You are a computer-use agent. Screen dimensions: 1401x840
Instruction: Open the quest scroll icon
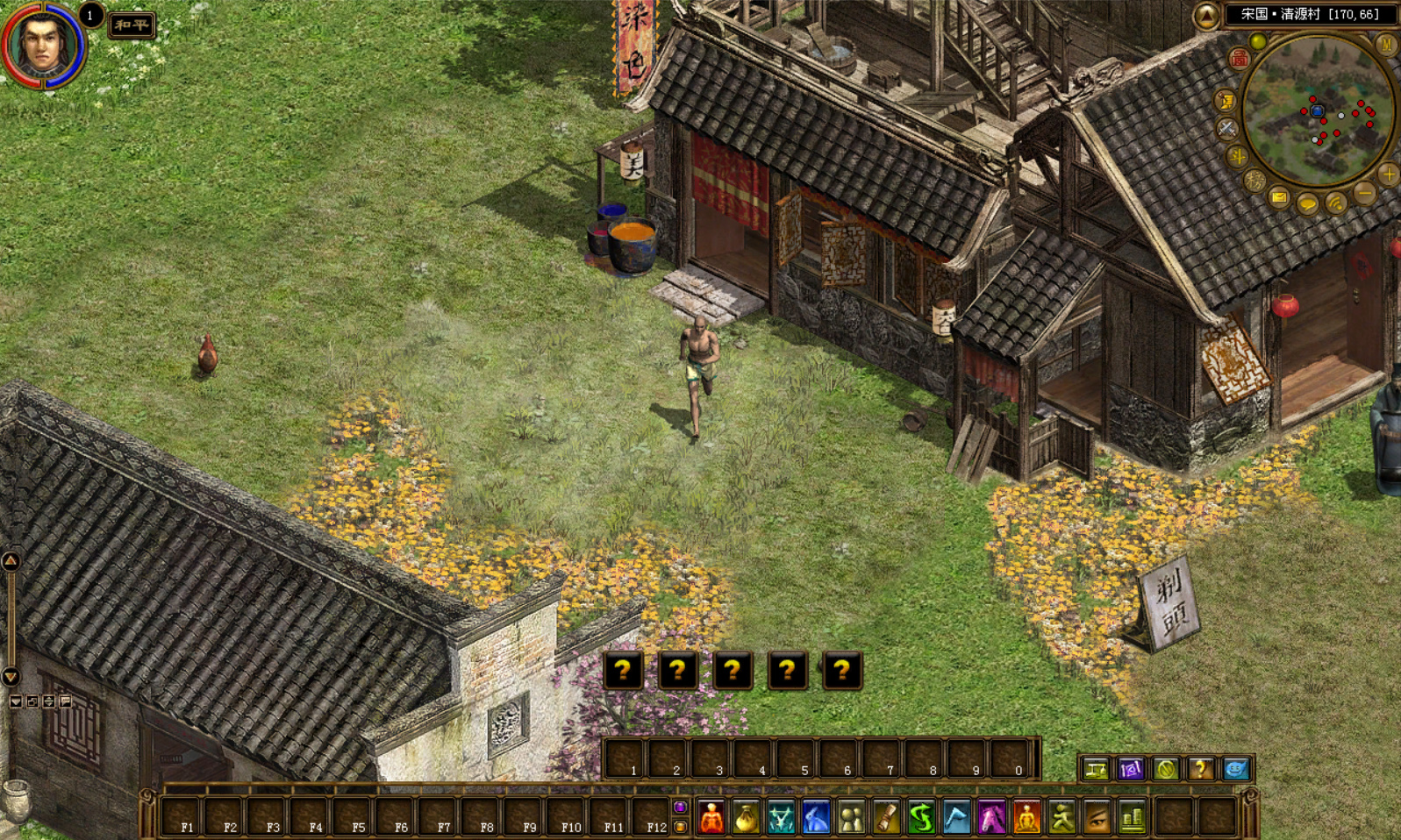tap(886, 818)
